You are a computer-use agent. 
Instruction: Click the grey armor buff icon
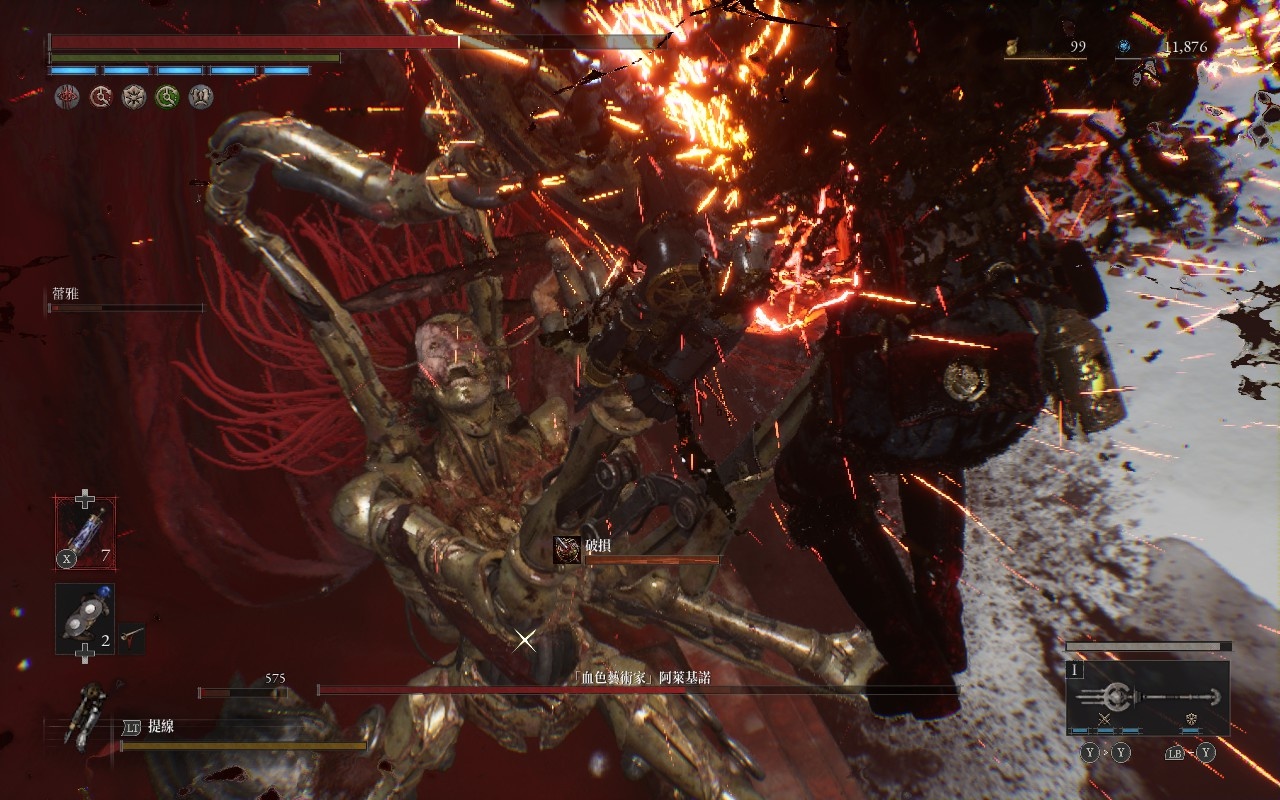(x=201, y=97)
